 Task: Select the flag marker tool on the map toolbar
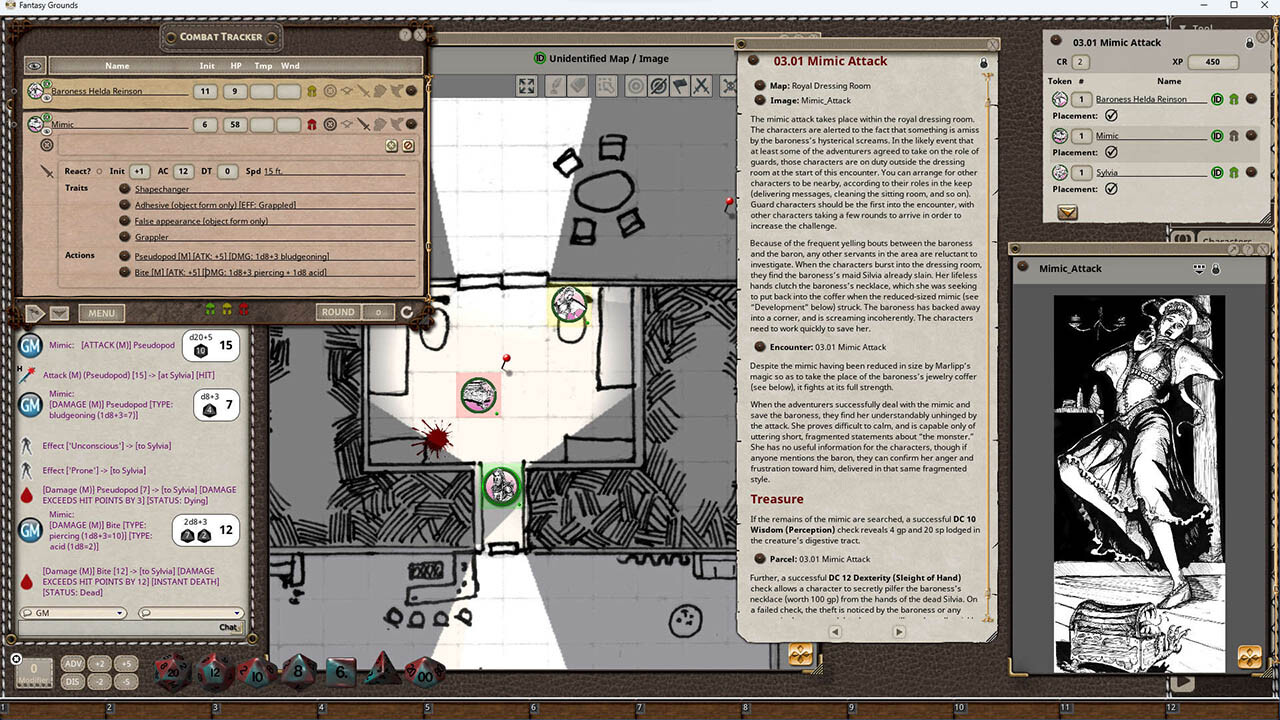[679, 86]
